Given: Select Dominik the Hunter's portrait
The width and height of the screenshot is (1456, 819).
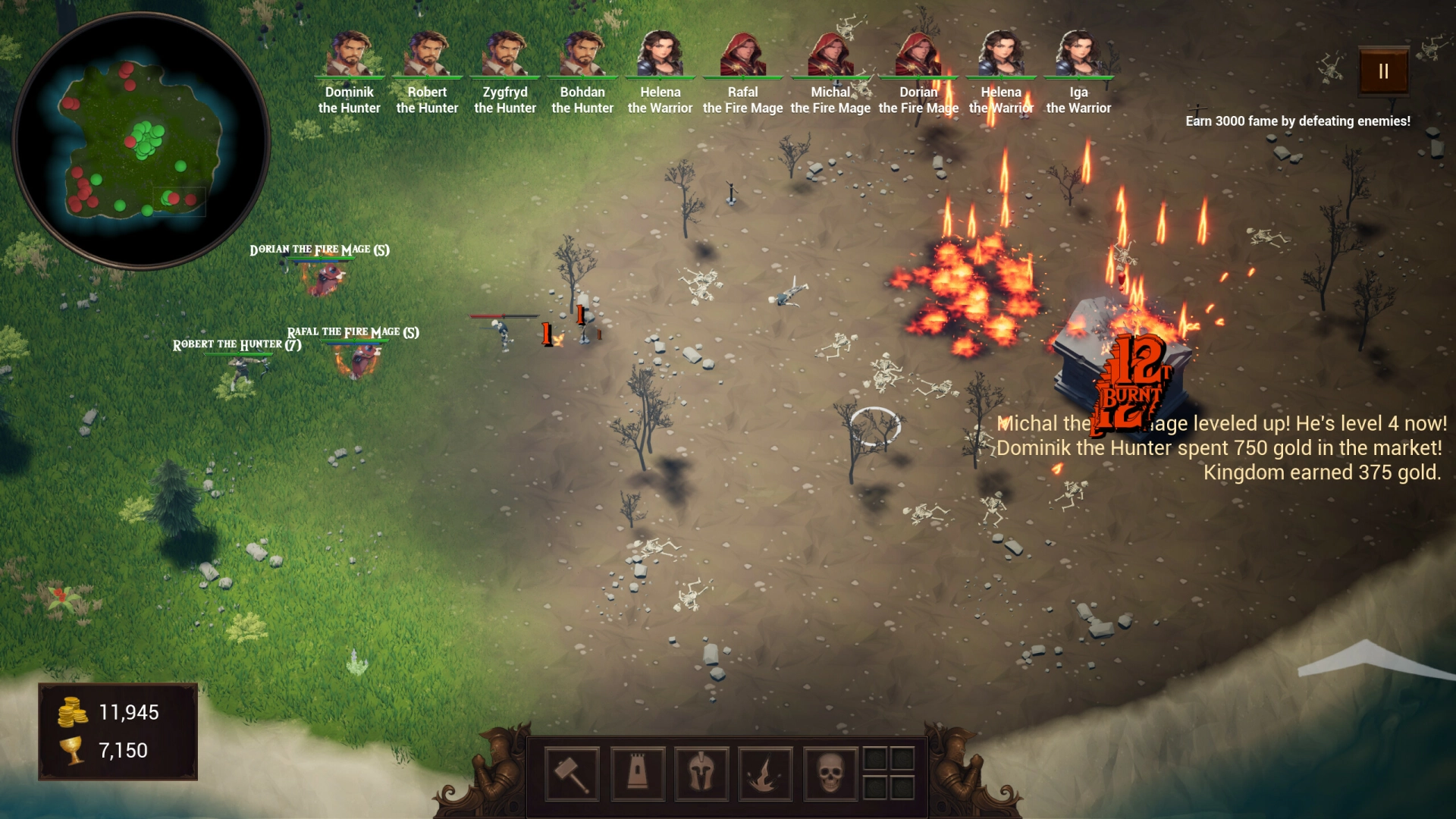Looking at the screenshot, I should pyautogui.click(x=350, y=53).
